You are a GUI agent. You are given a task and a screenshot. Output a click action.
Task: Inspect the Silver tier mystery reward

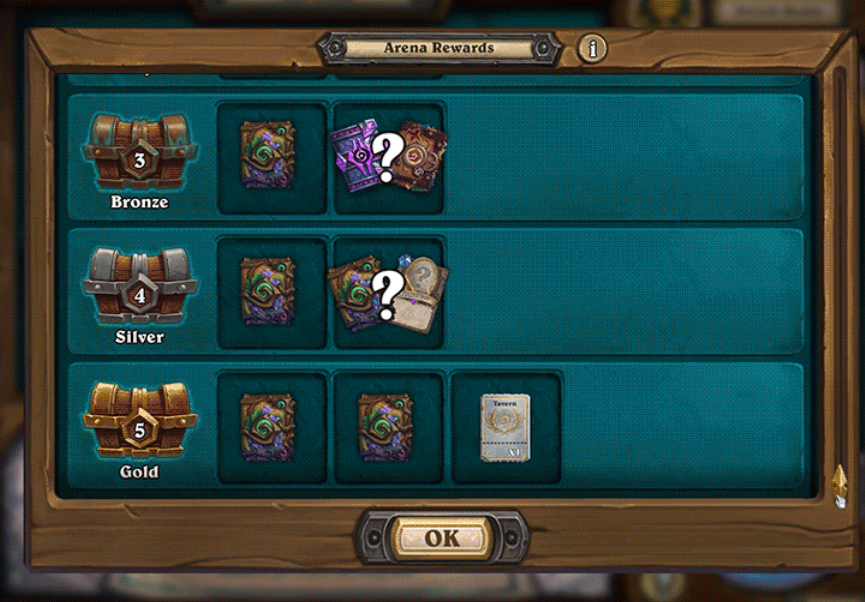tap(388, 292)
